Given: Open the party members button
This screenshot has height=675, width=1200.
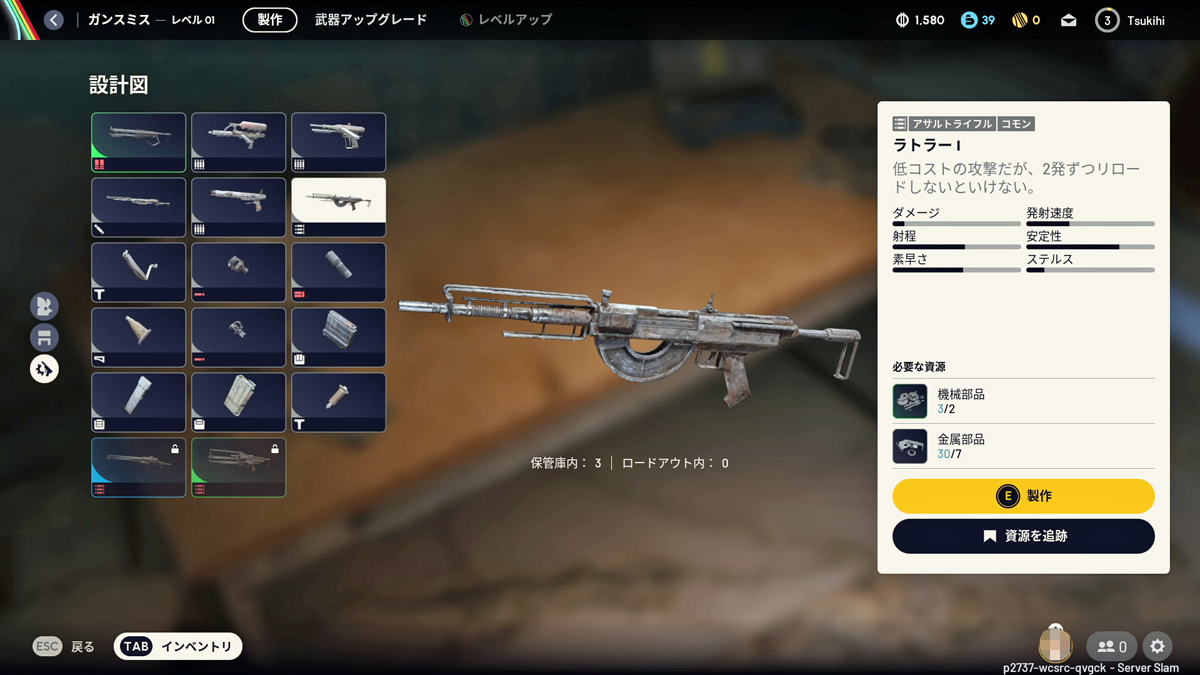Looking at the screenshot, I should [1112, 647].
